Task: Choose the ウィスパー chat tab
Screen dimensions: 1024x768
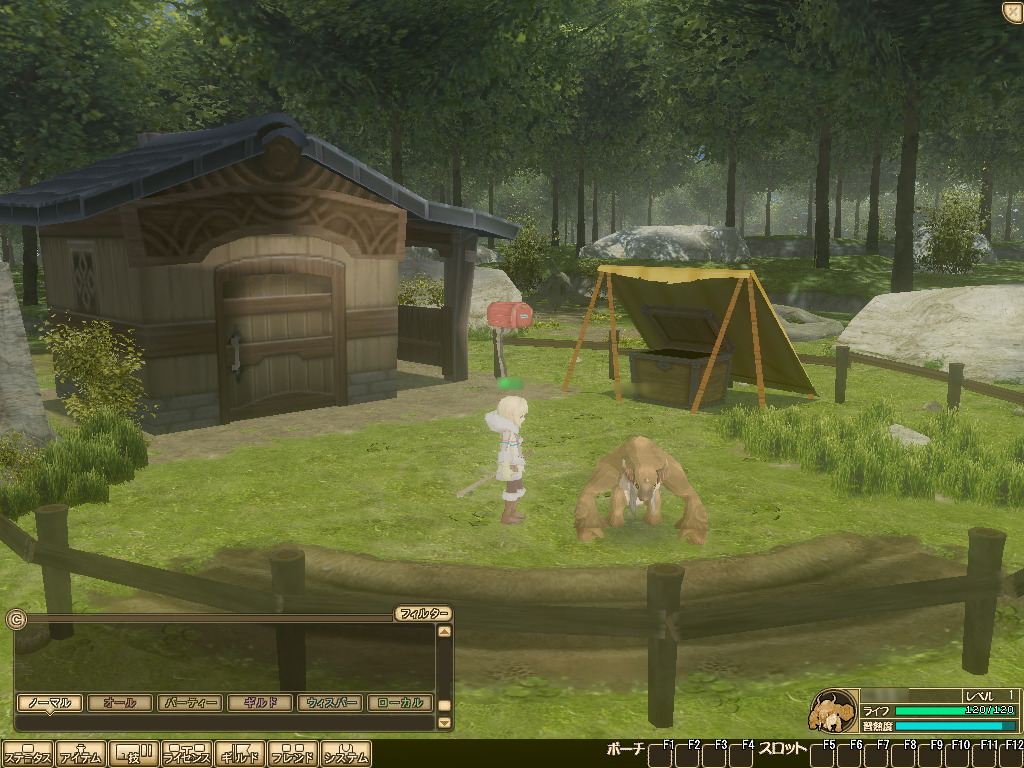Action: click(x=329, y=703)
